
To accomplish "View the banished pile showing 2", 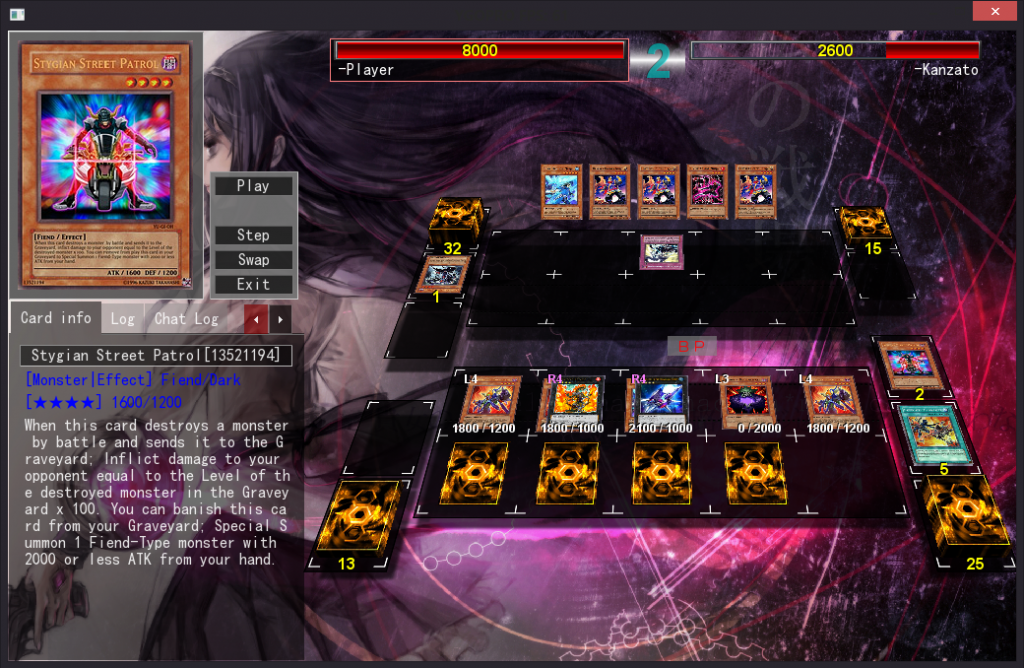I will (917, 366).
